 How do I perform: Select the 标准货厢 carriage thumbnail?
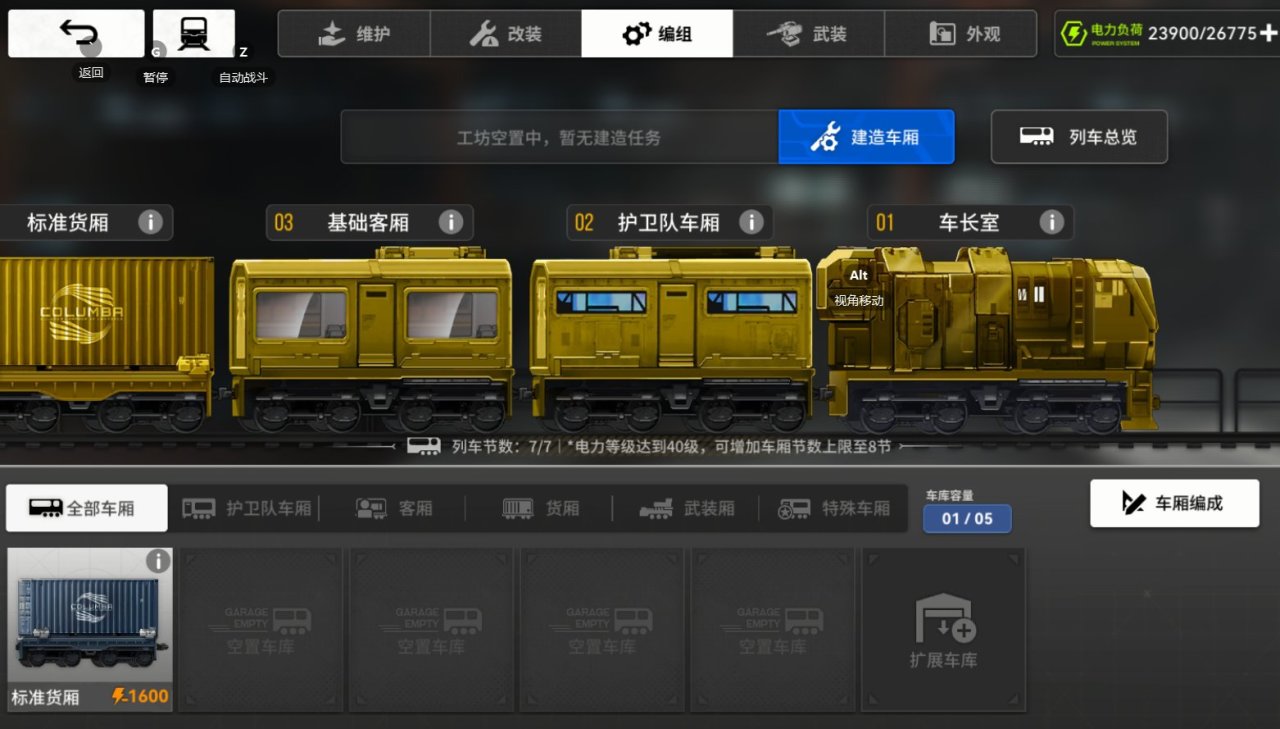(x=90, y=628)
